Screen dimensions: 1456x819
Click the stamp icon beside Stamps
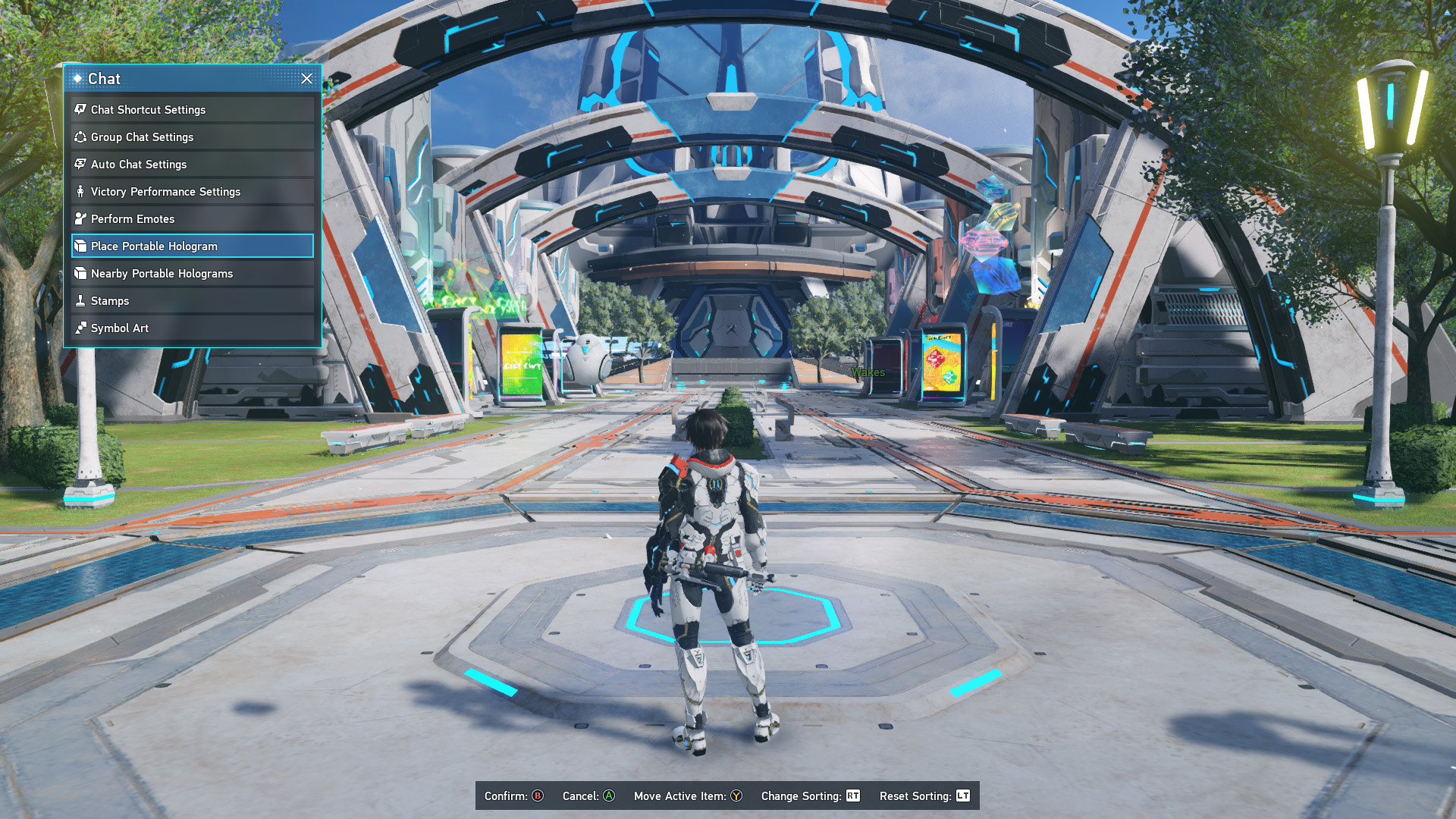(x=81, y=300)
